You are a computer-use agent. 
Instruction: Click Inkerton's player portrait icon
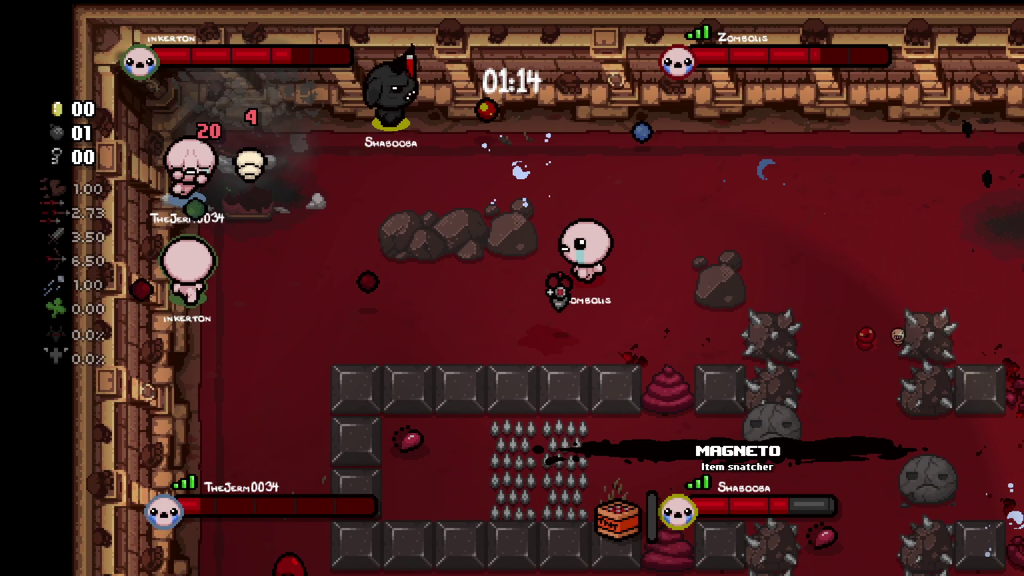point(140,61)
